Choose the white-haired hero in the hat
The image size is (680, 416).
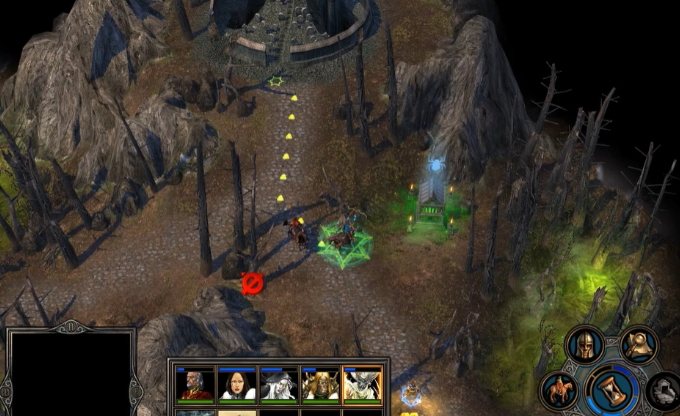click(279, 384)
